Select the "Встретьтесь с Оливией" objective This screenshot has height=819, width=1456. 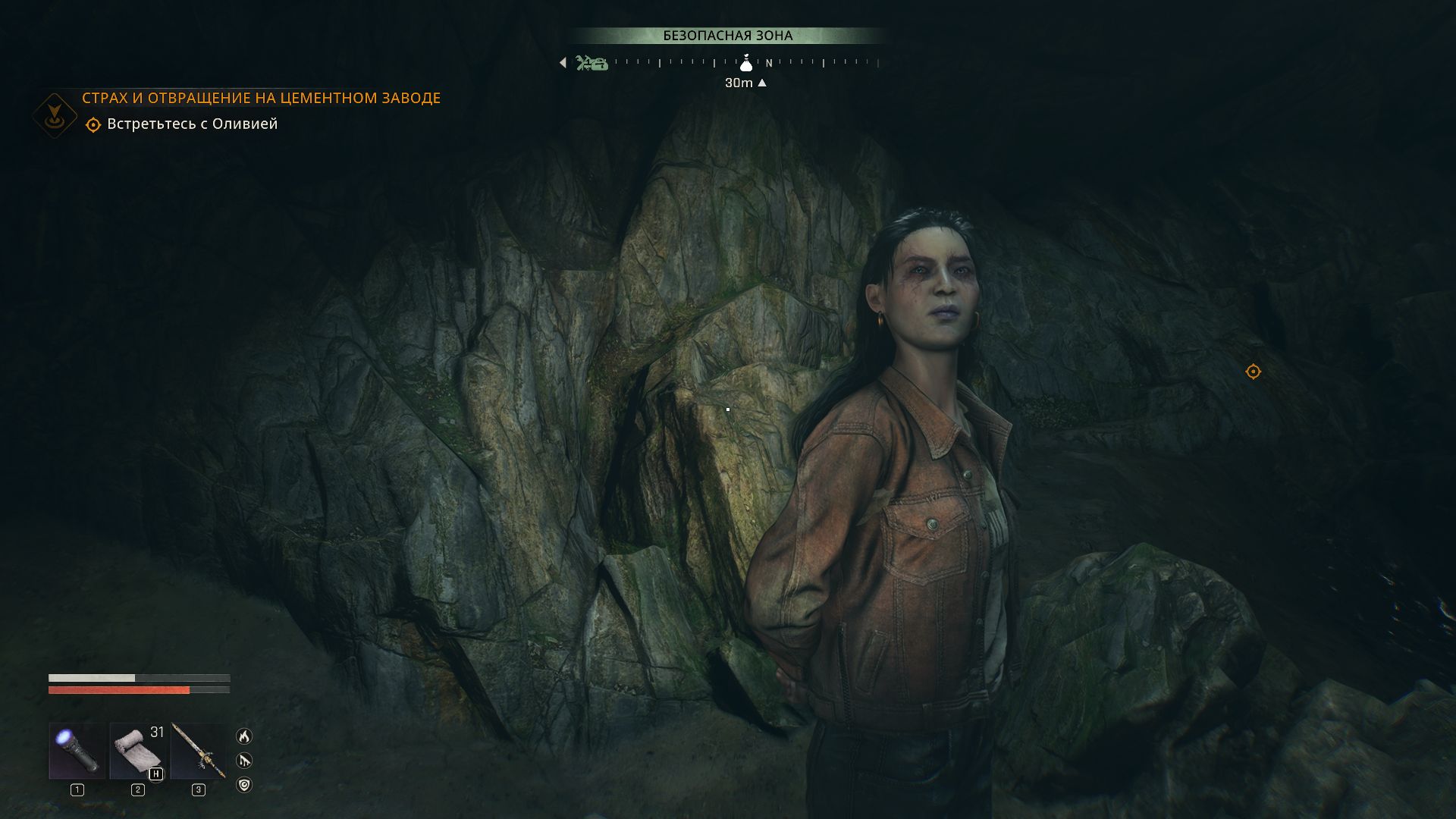[x=192, y=124]
